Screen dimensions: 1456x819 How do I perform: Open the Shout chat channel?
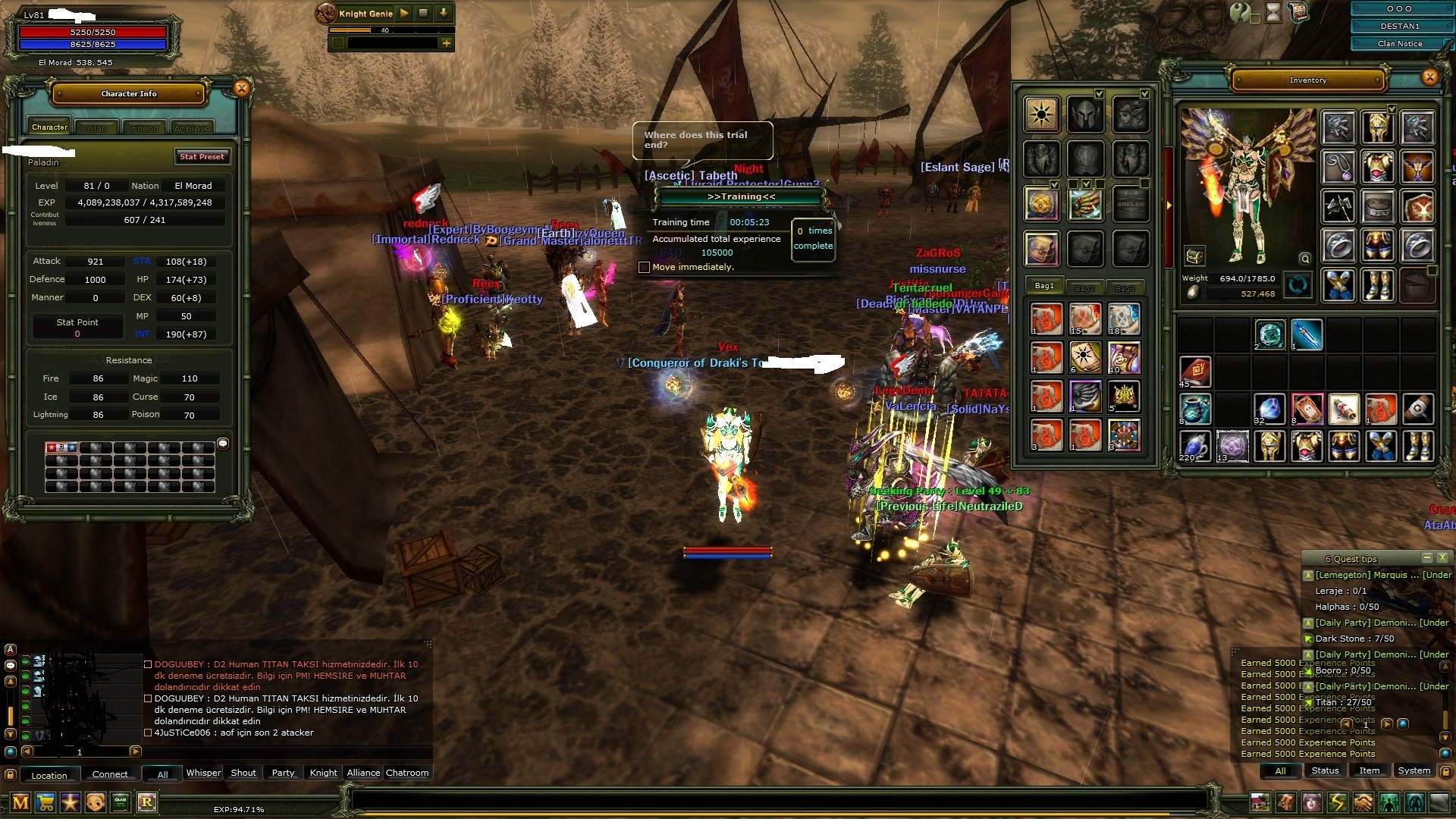click(243, 773)
